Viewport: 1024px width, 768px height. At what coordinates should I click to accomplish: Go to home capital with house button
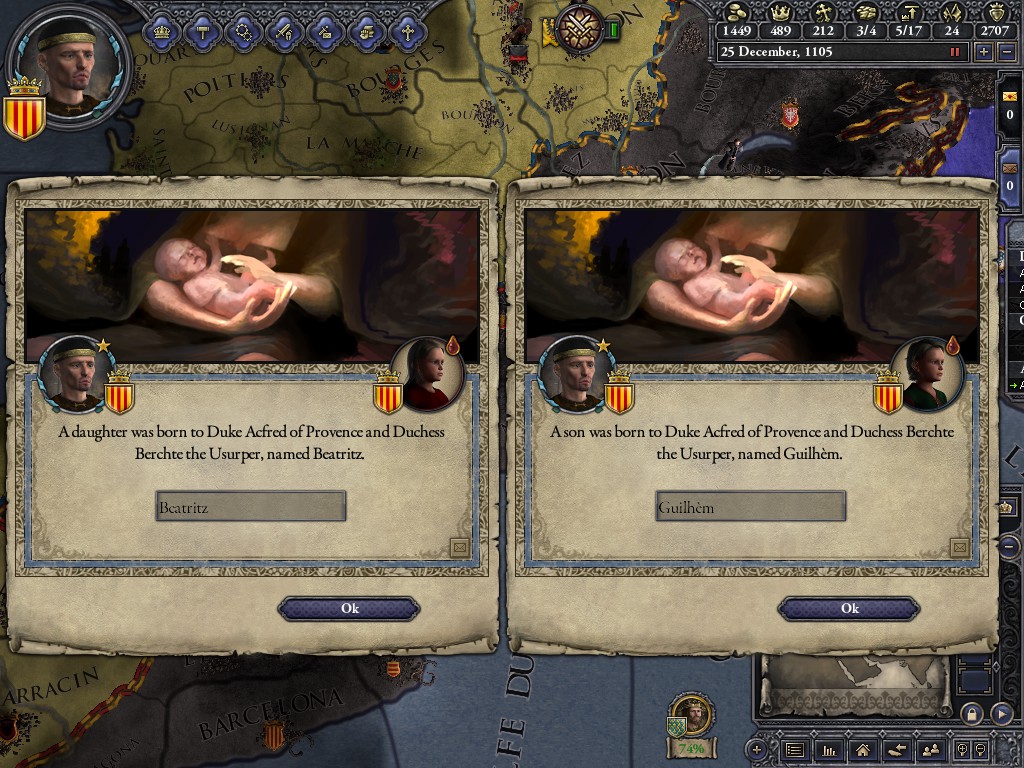862,749
